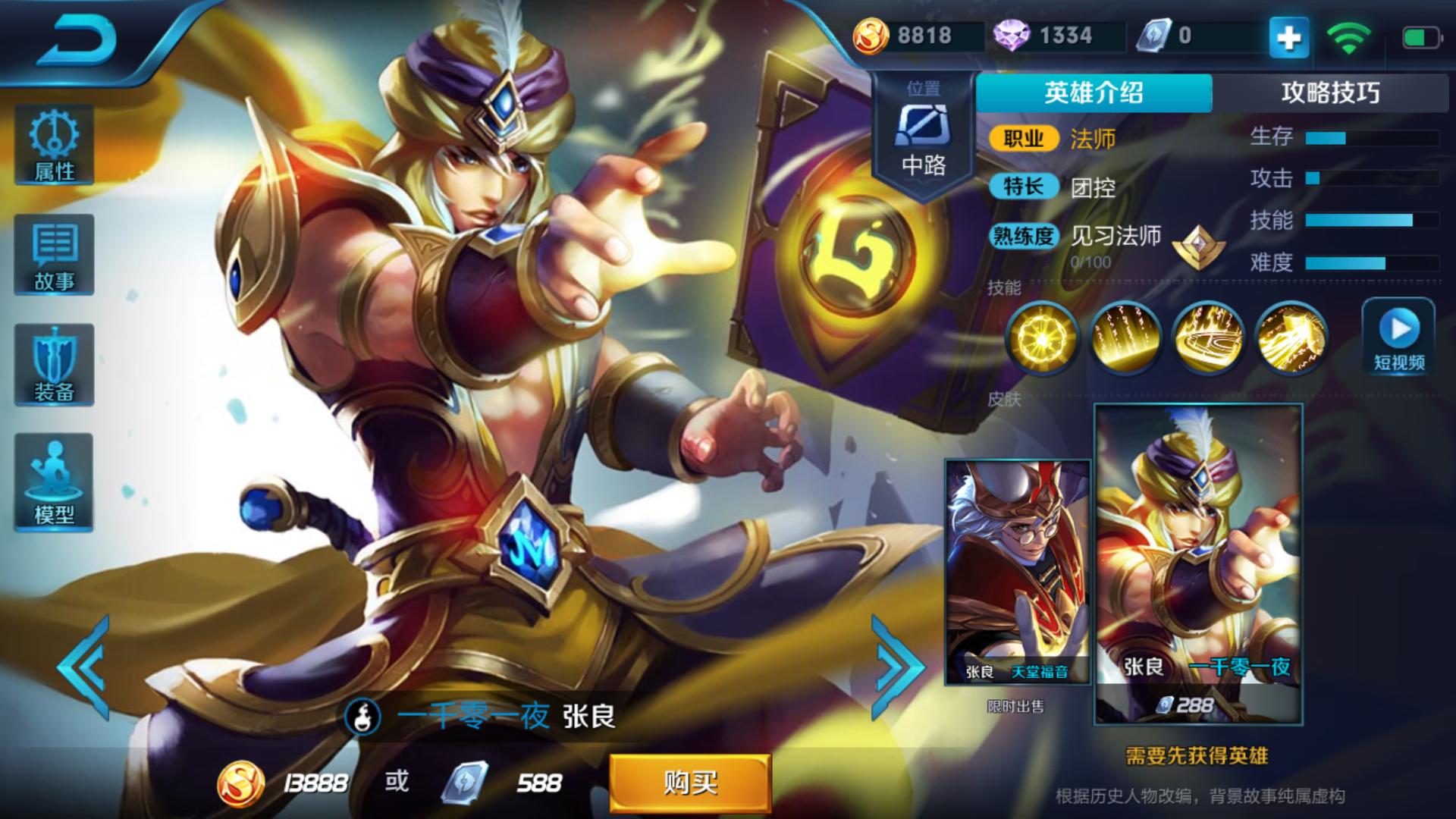This screenshot has width=1456, height=819.
Task: Select the glowing orb passive skill icon
Action: coord(1042,337)
